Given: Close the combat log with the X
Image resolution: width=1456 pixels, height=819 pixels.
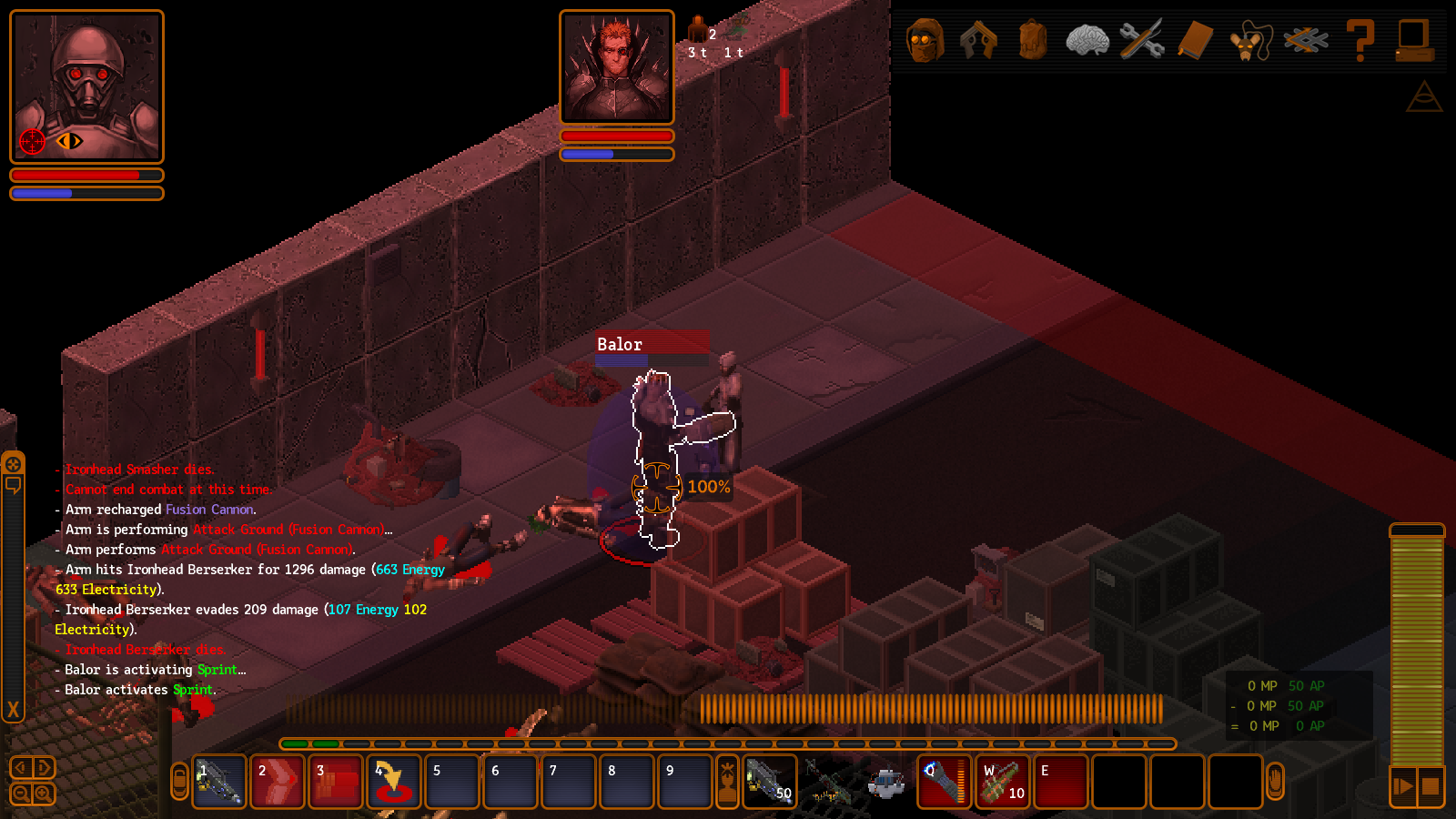Looking at the screenshot, I should tap(13, 710).
